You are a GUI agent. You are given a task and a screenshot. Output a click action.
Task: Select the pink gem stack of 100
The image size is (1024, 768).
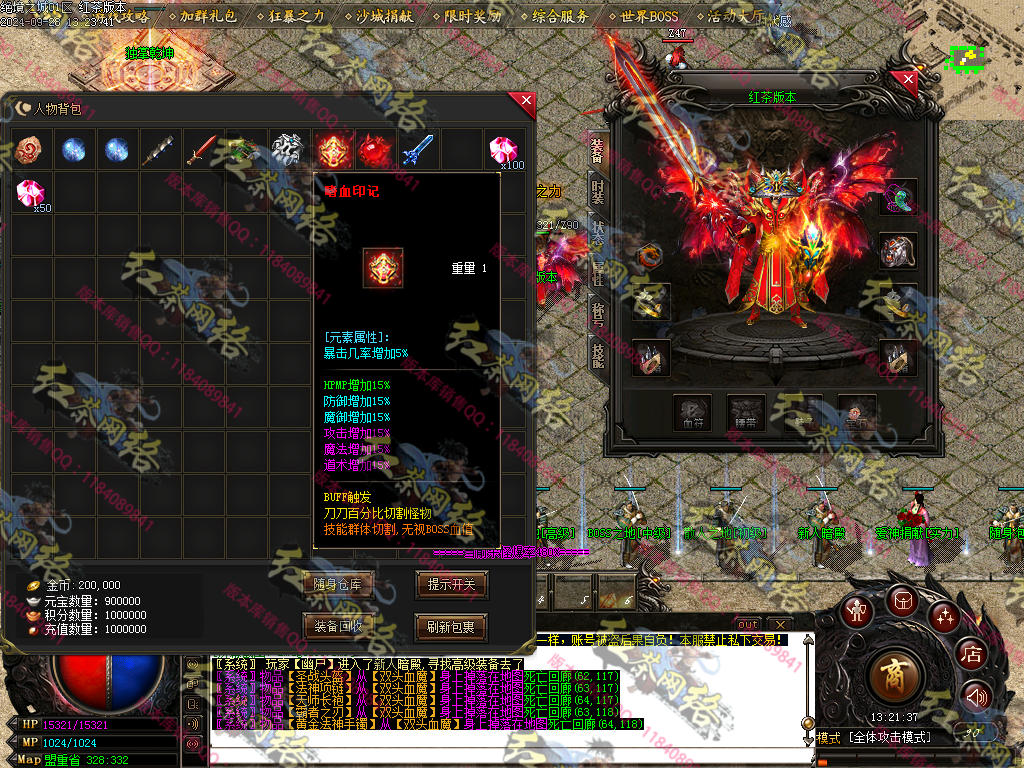coord(503,151)
